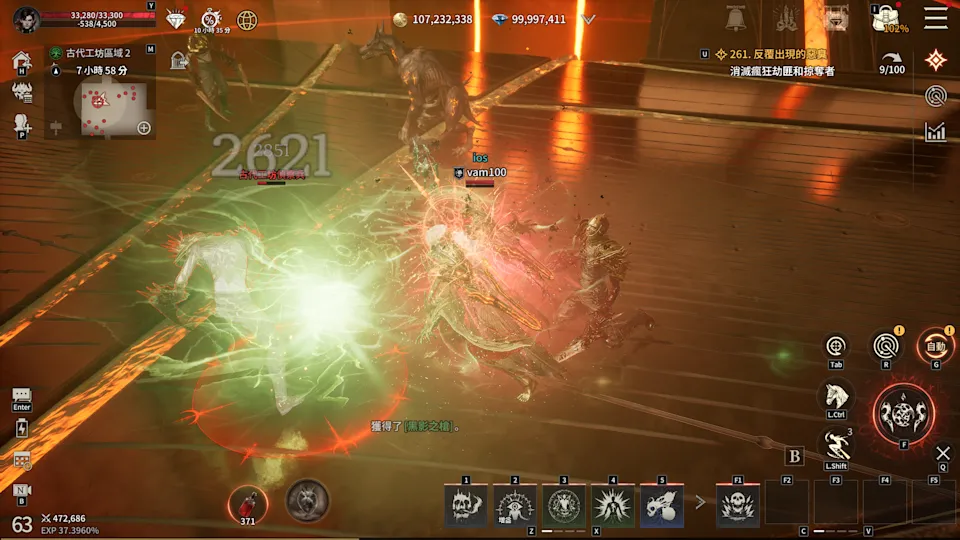
Task: Expand the currency dropdown arrow
Action: coord(588,19)
